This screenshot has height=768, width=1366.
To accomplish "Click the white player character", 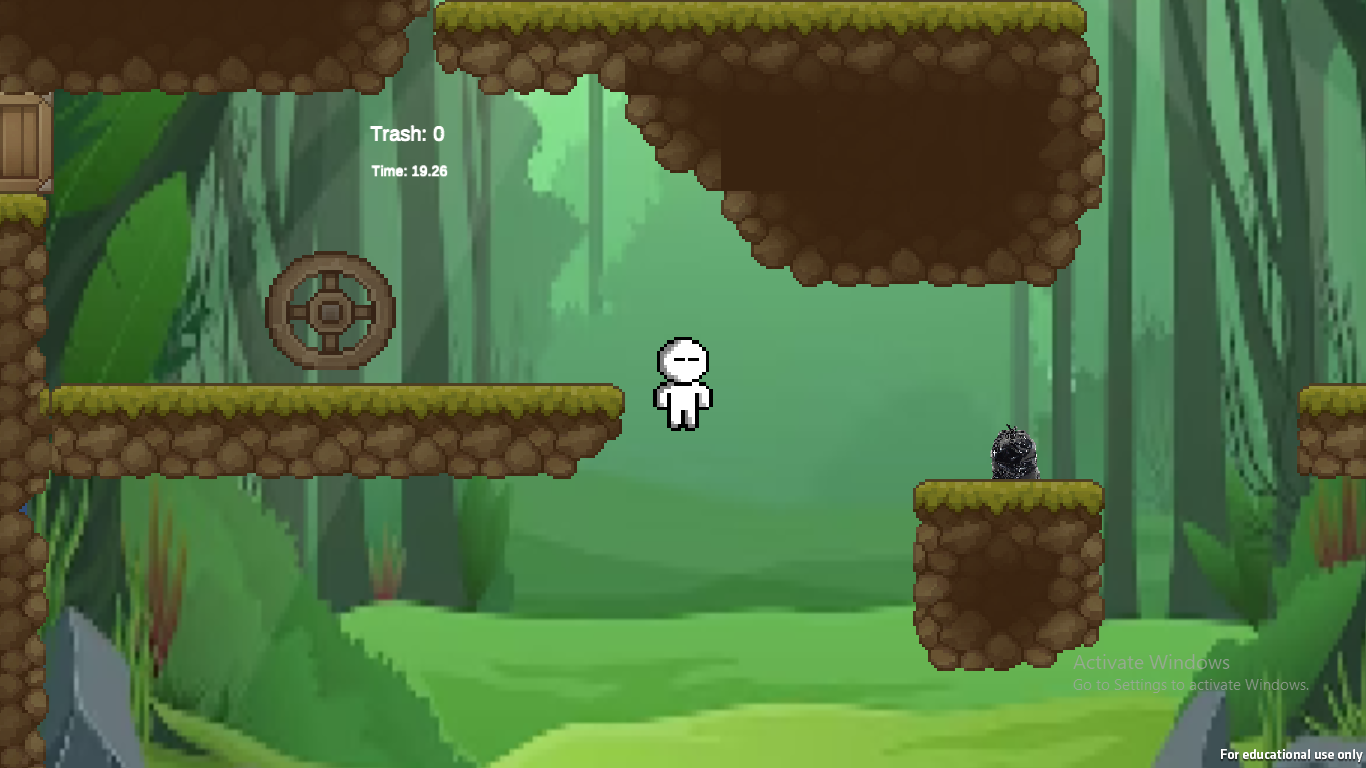I will pyautogui.click(x=682, y=385).
